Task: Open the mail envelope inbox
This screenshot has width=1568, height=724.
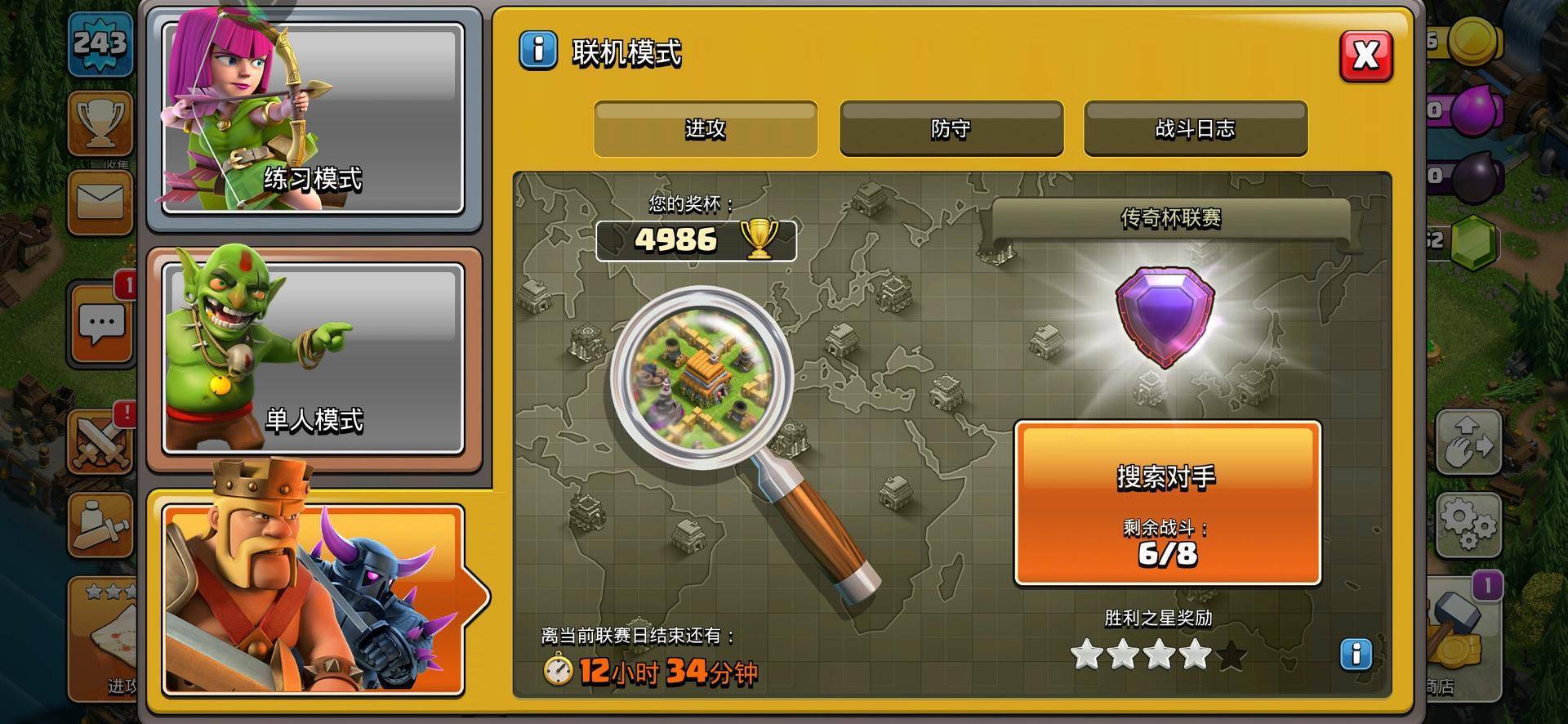Action: 100,202
